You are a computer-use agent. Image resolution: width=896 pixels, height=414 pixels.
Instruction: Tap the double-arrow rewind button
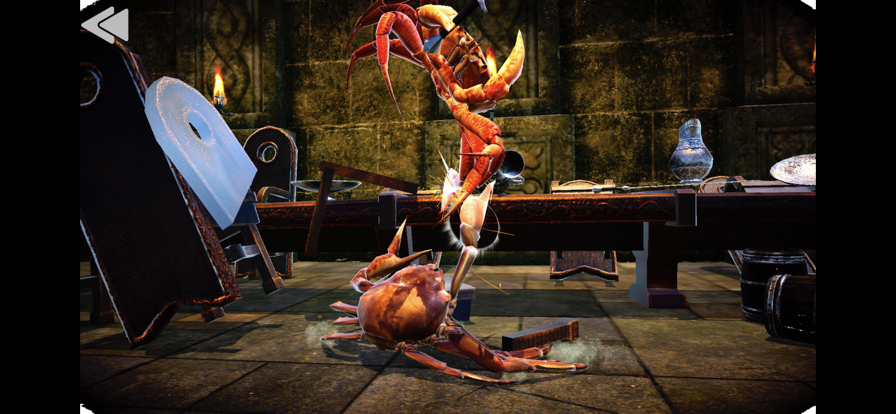(x=106, y=25)
